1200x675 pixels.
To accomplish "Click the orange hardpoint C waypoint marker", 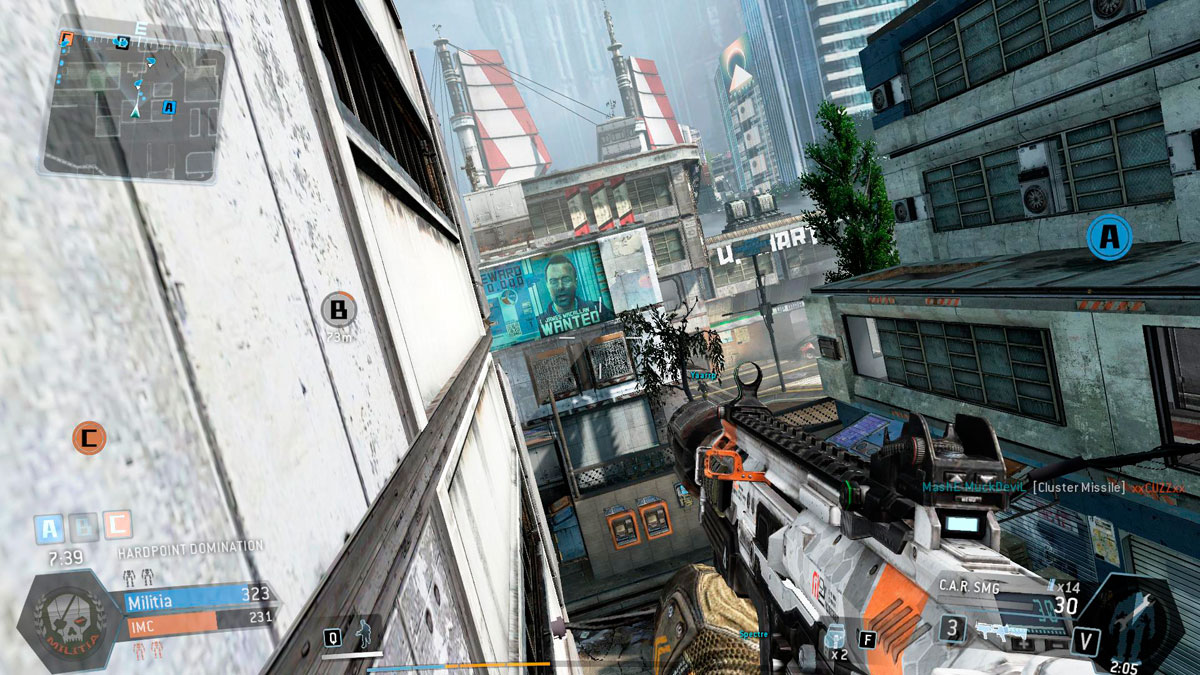I will coord(89,437).
